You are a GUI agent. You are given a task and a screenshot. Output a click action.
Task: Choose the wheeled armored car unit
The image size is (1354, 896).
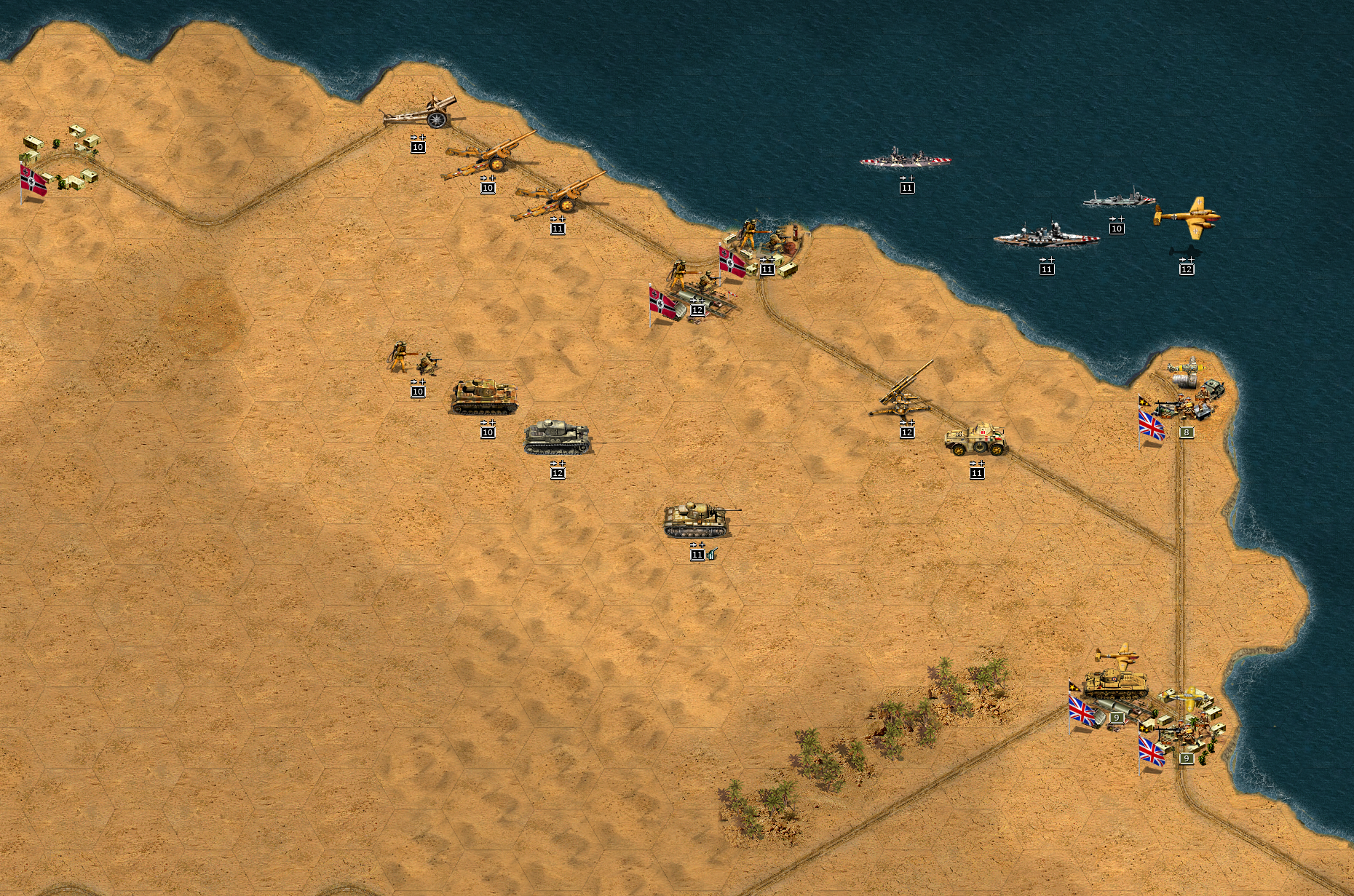[976, 439]
